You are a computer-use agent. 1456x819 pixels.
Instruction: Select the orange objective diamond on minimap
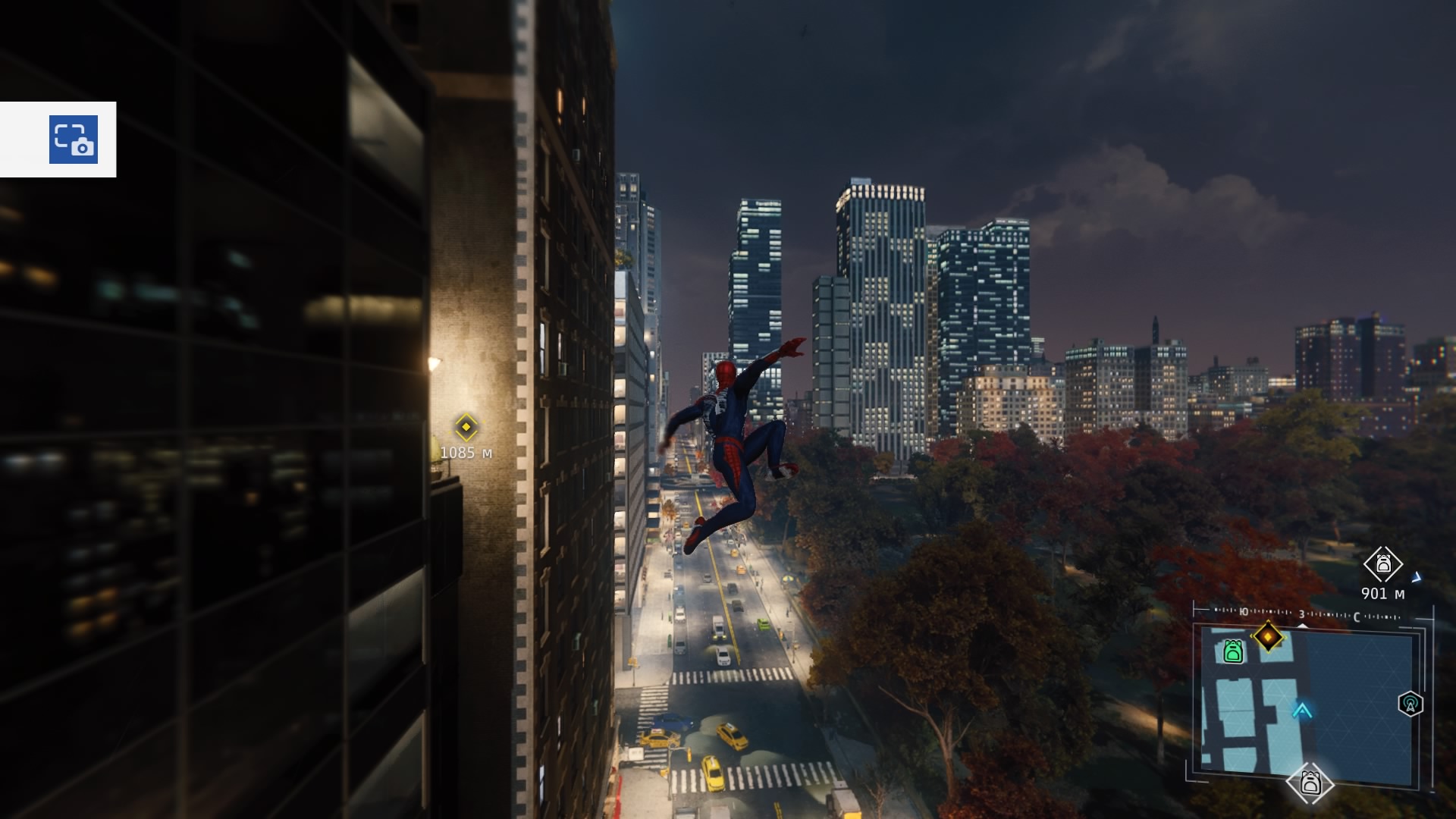[1268, 636]
